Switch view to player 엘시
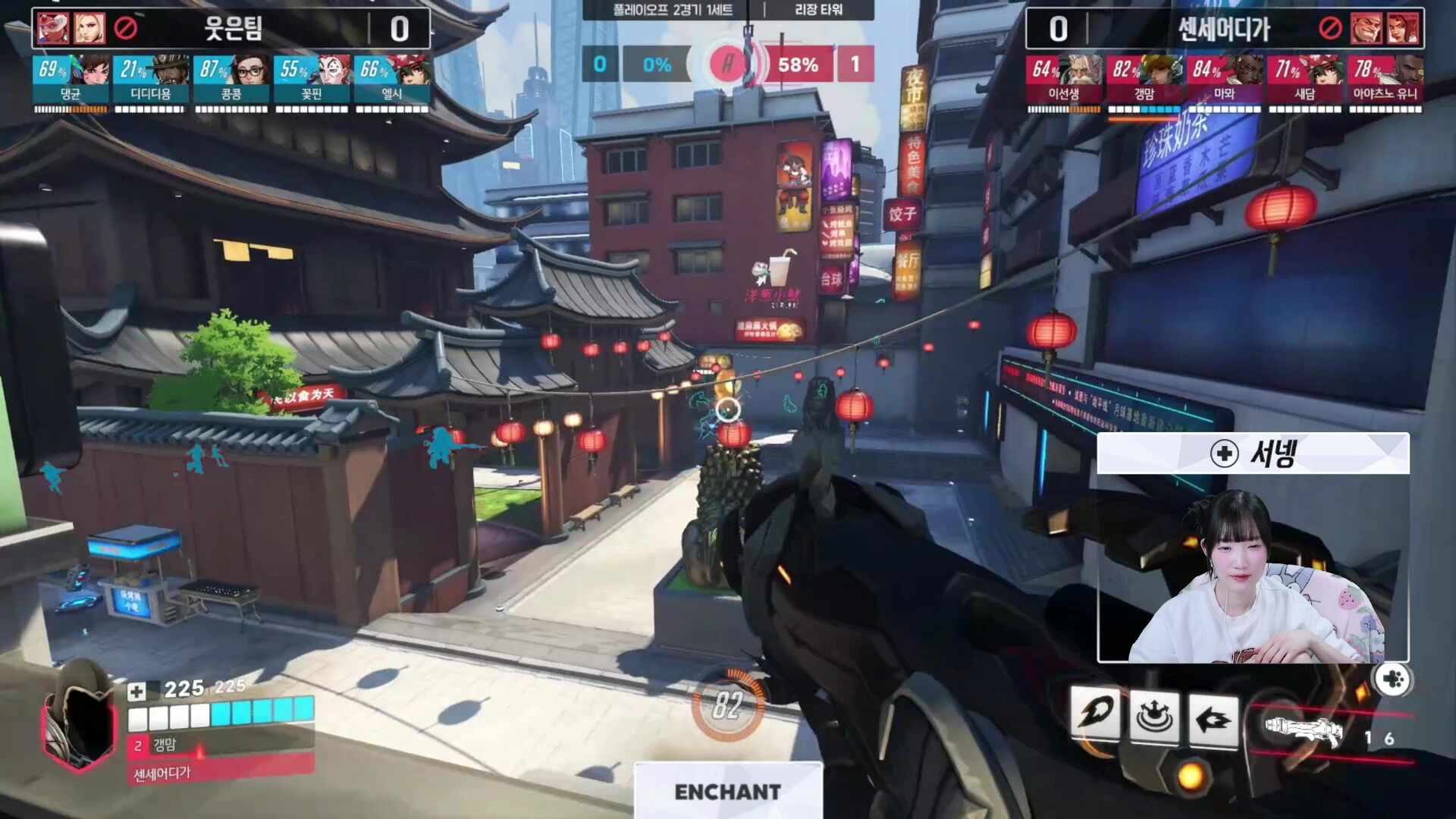The image size is (1456, 819). coord(391,79)
